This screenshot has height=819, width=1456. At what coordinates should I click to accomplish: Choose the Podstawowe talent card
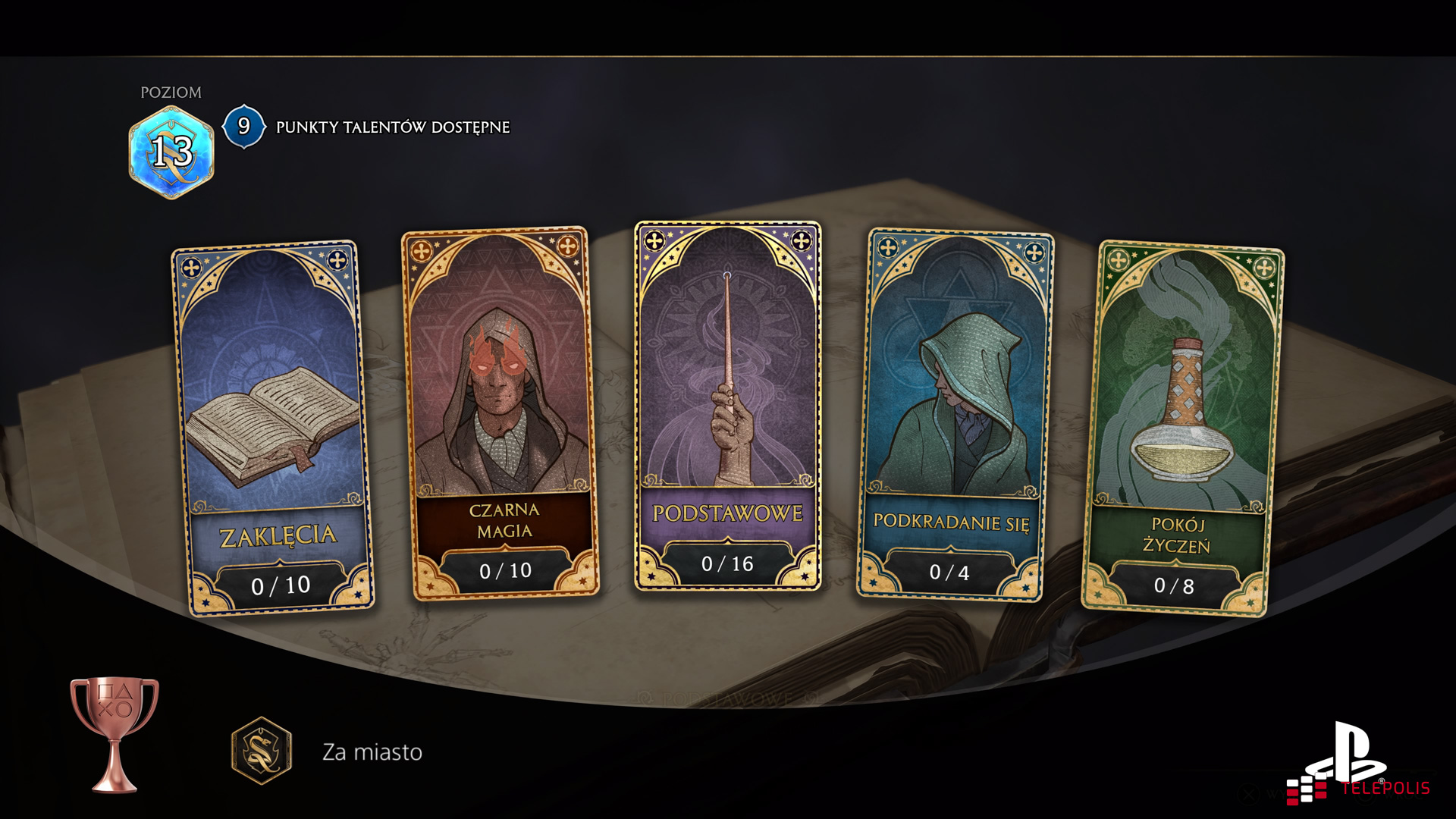[728, 406]
